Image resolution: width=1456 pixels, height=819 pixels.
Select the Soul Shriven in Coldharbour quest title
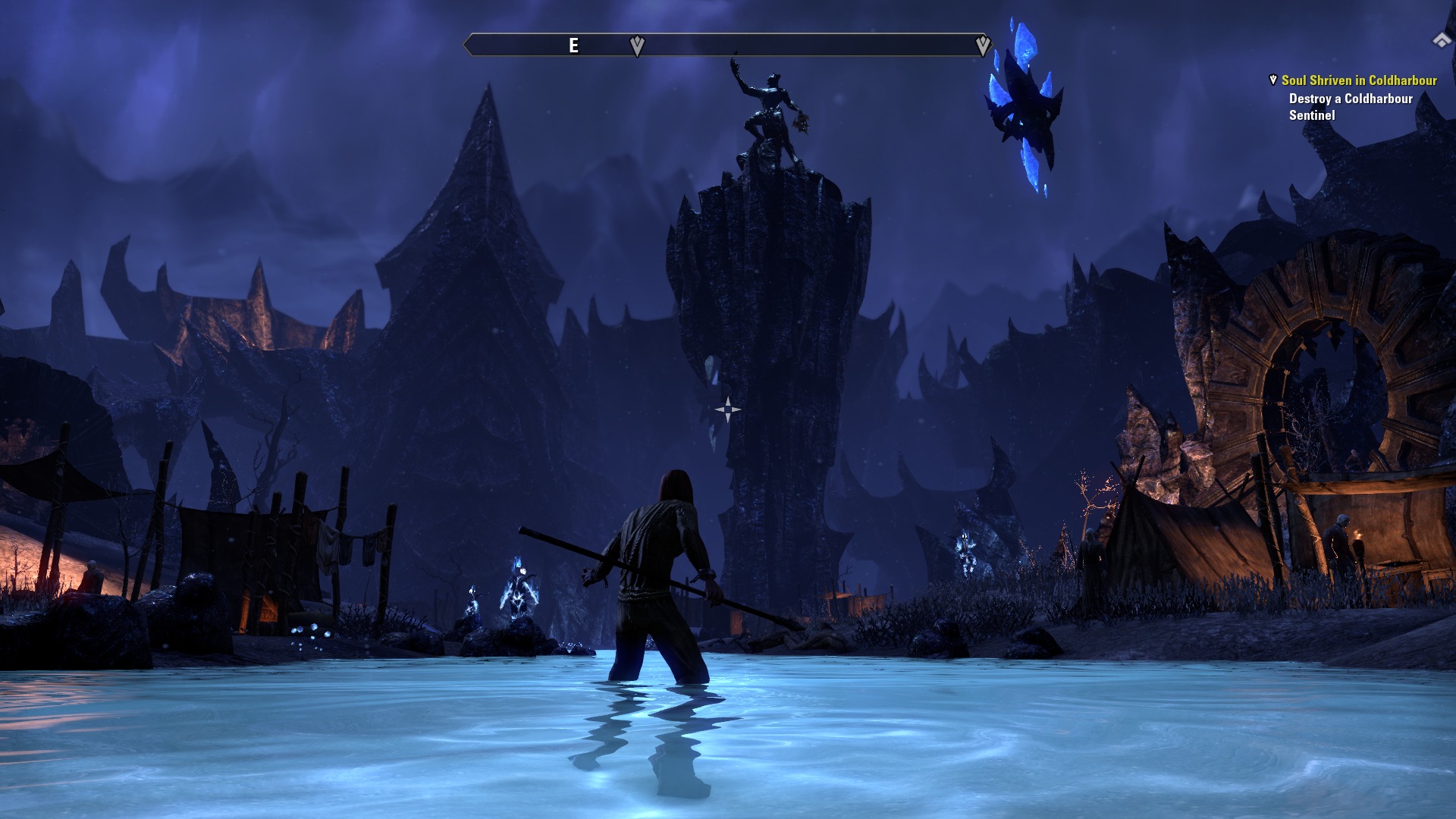click(x=1358, y=80)
